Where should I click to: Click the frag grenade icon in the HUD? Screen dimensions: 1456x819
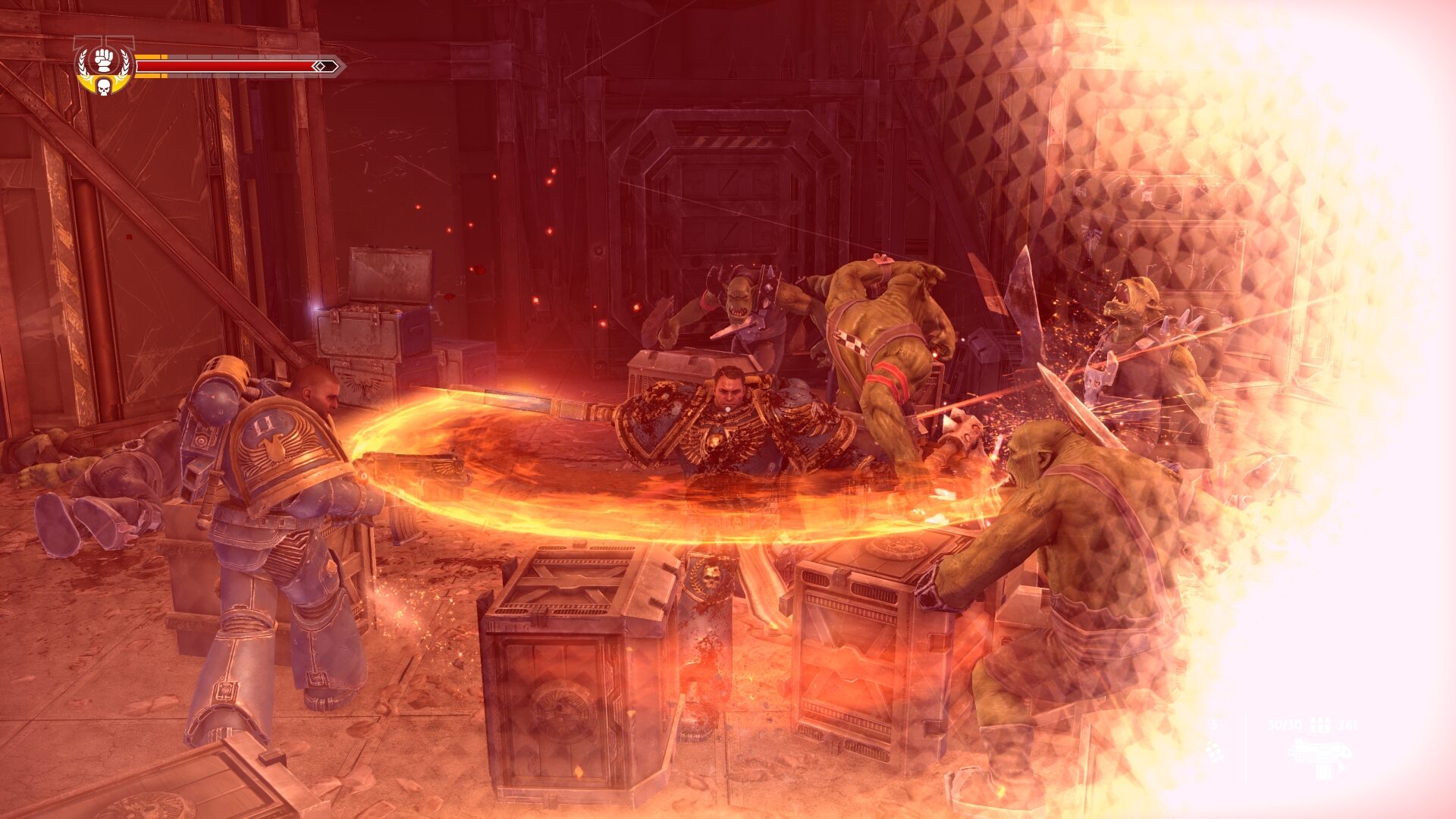[1215, 751]
